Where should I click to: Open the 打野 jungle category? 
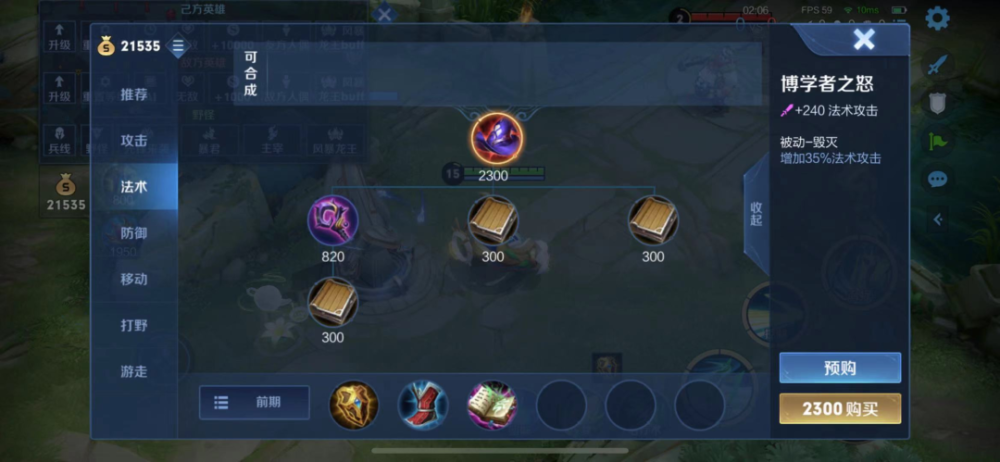coord(134,325)
